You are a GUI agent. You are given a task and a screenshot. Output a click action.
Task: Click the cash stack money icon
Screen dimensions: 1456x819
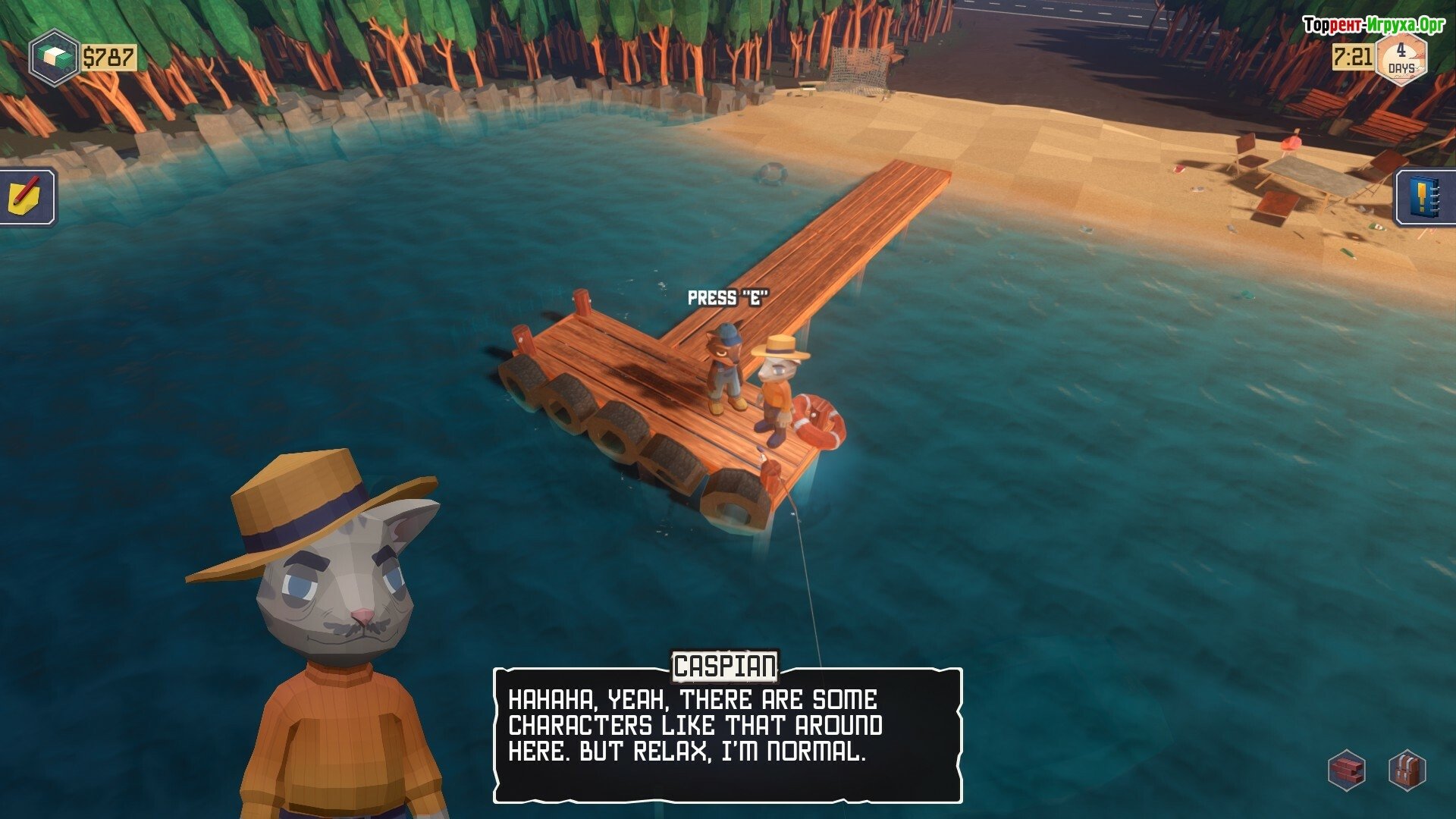54,58
